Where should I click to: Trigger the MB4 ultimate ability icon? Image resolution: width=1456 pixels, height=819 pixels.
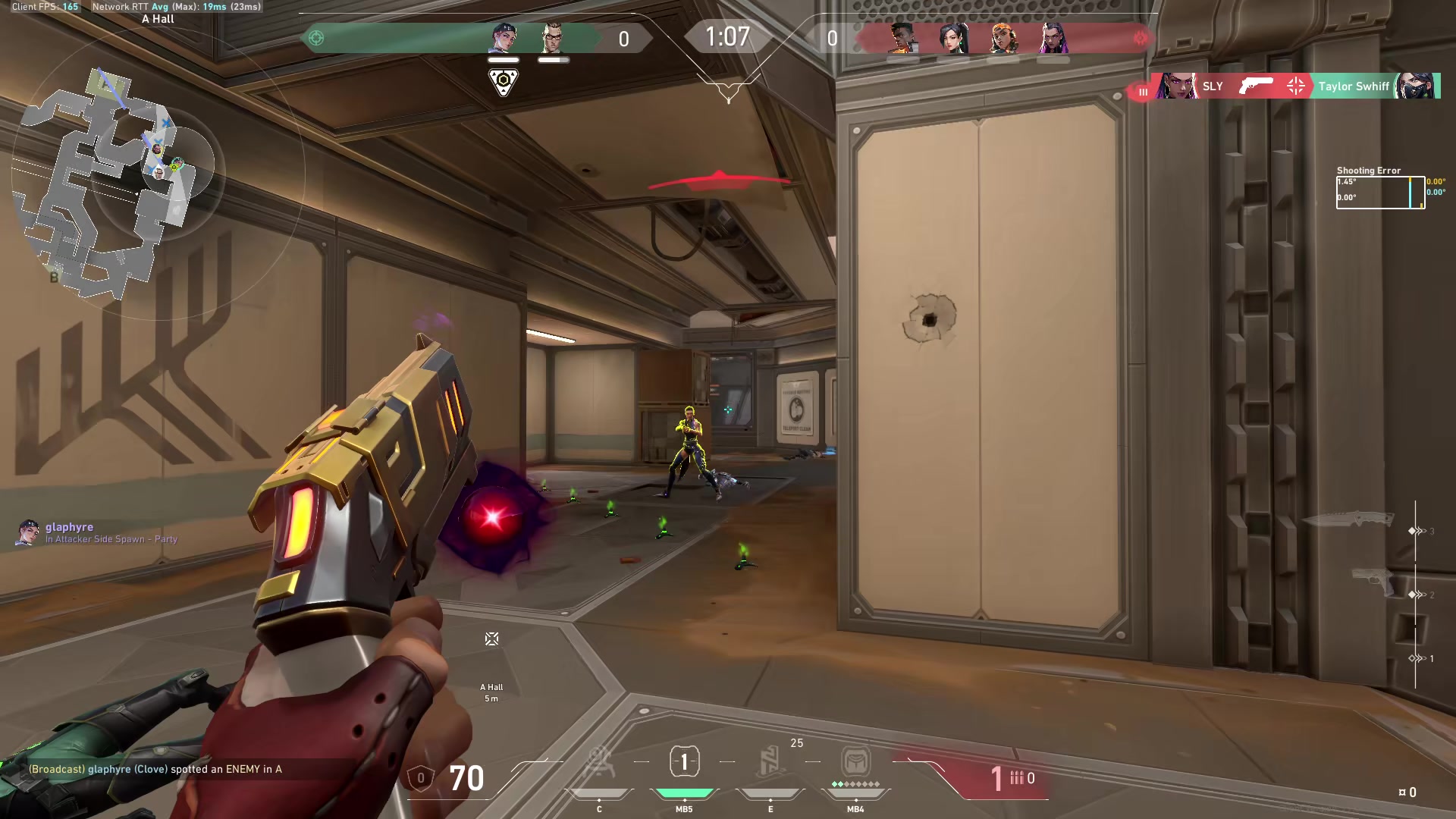pyautogui.click(x=855, y=761)
